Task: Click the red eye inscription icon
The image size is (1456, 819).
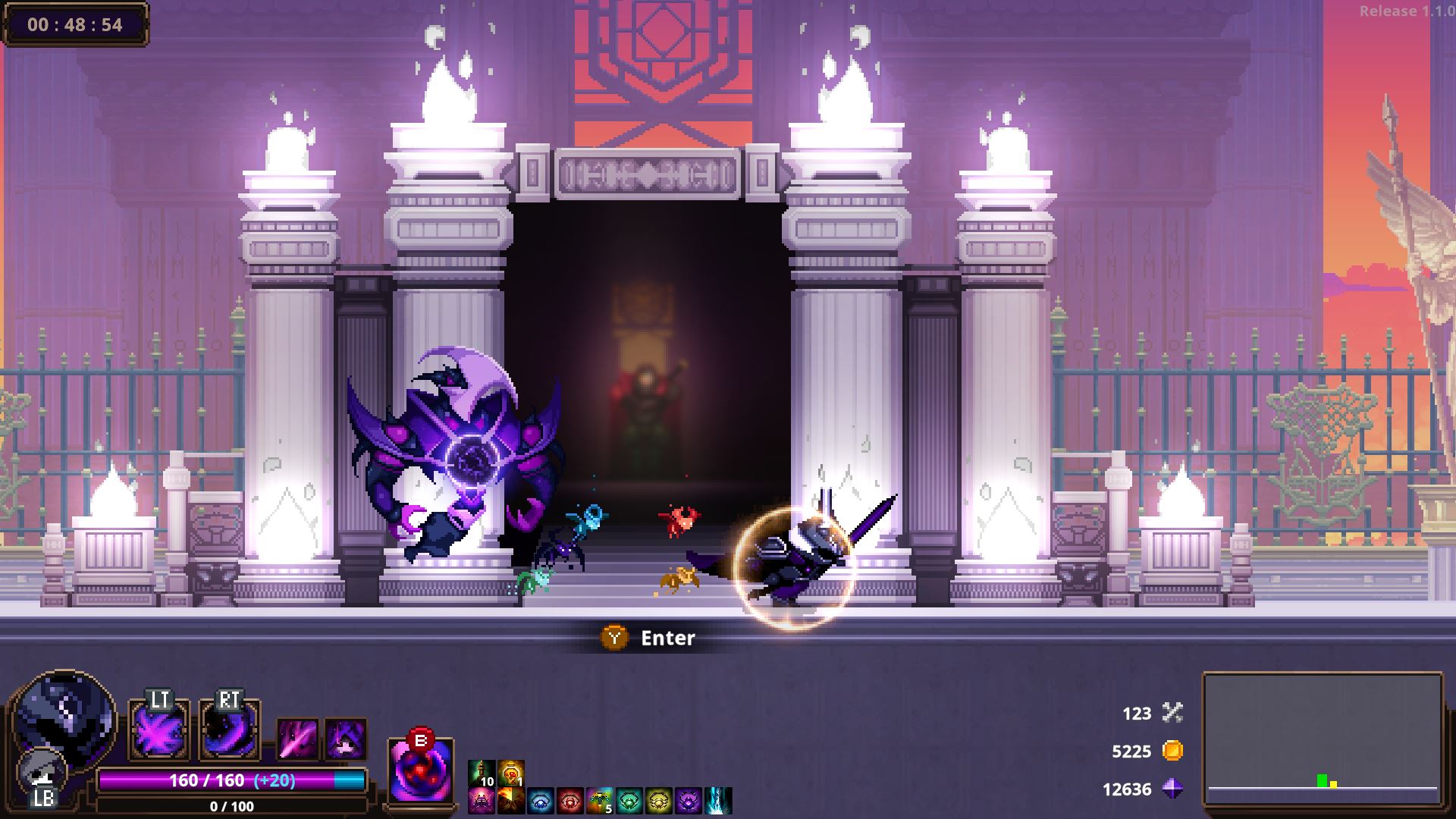Action: 569,800
